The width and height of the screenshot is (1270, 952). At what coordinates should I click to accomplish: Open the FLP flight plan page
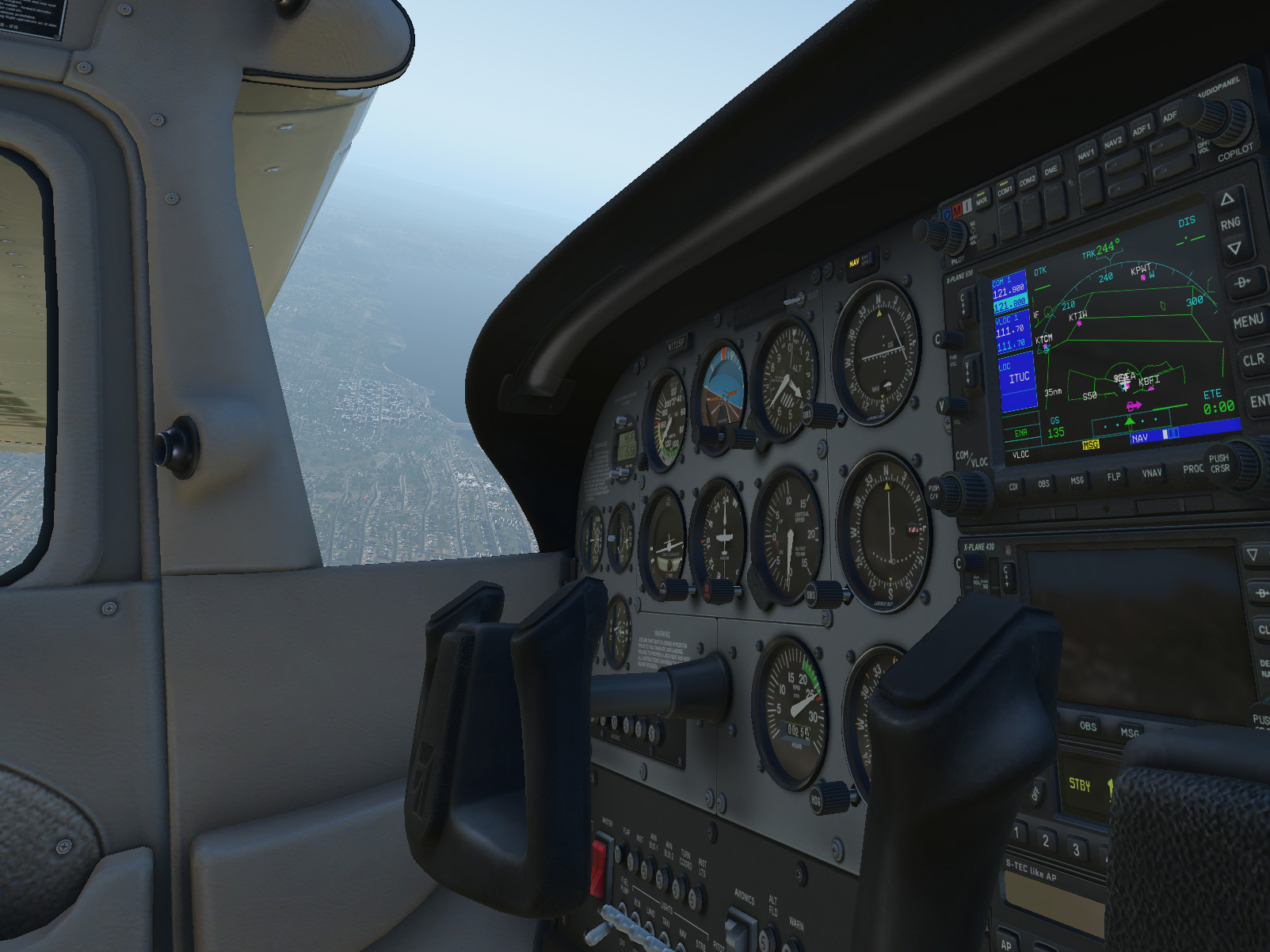[x=1113, y=477]
